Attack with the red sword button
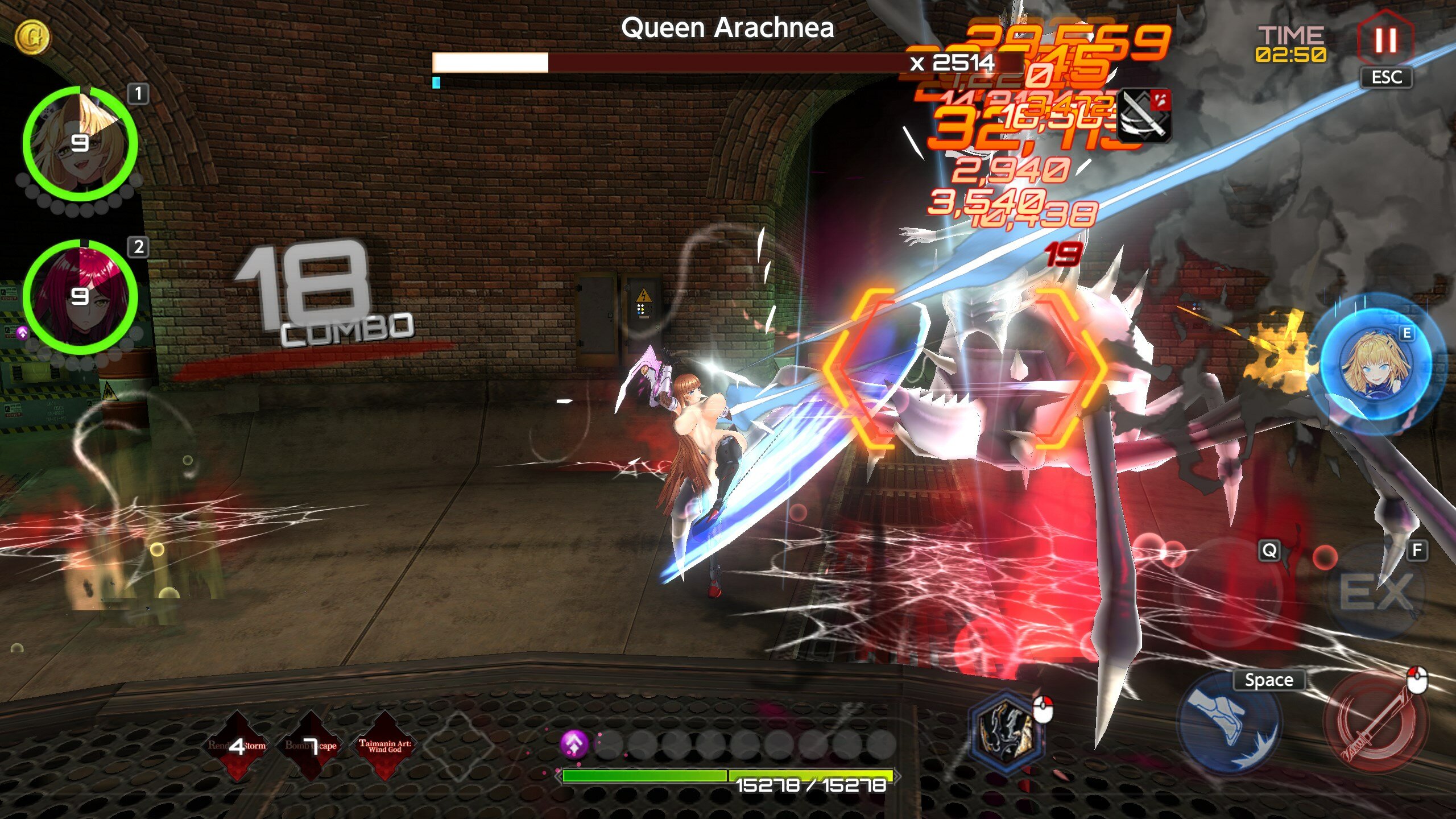The width and height of the screenshot is (1456, 819). pyautogui.click(x=1375, y=723)
